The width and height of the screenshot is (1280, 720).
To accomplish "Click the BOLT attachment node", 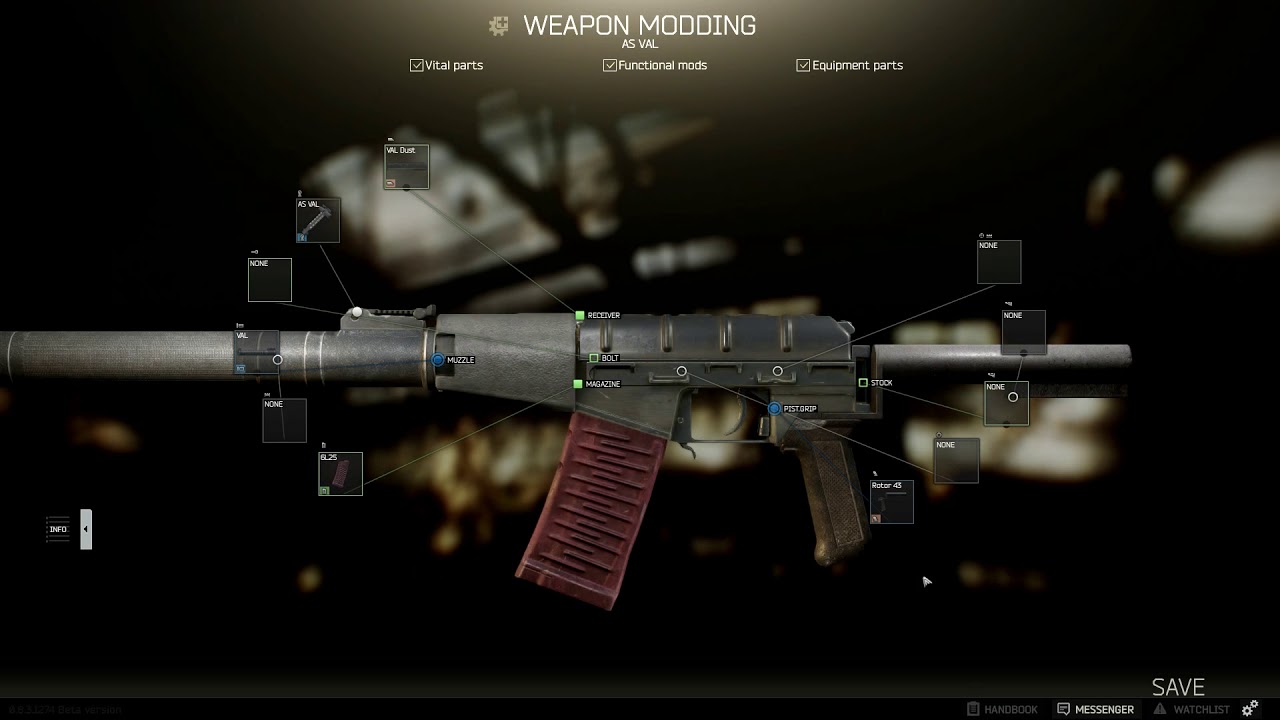I will pyautogui.click(x=594, y=358).
